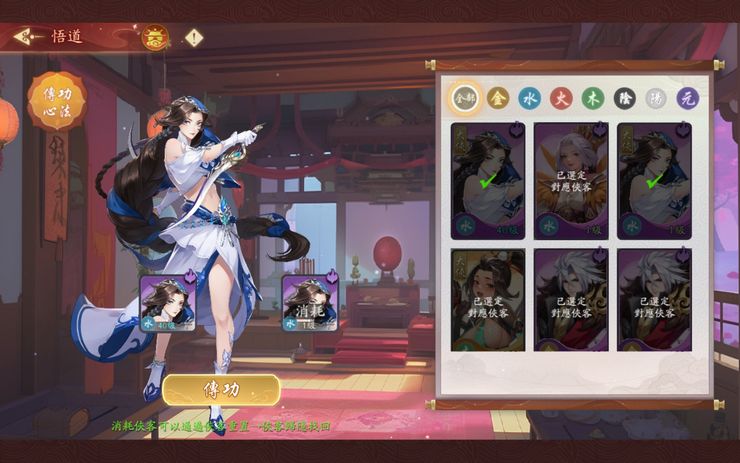This screenshot has height=463, width=740.
Task: Filter heroes by 陰 element
Action: [x=624, y=98]
